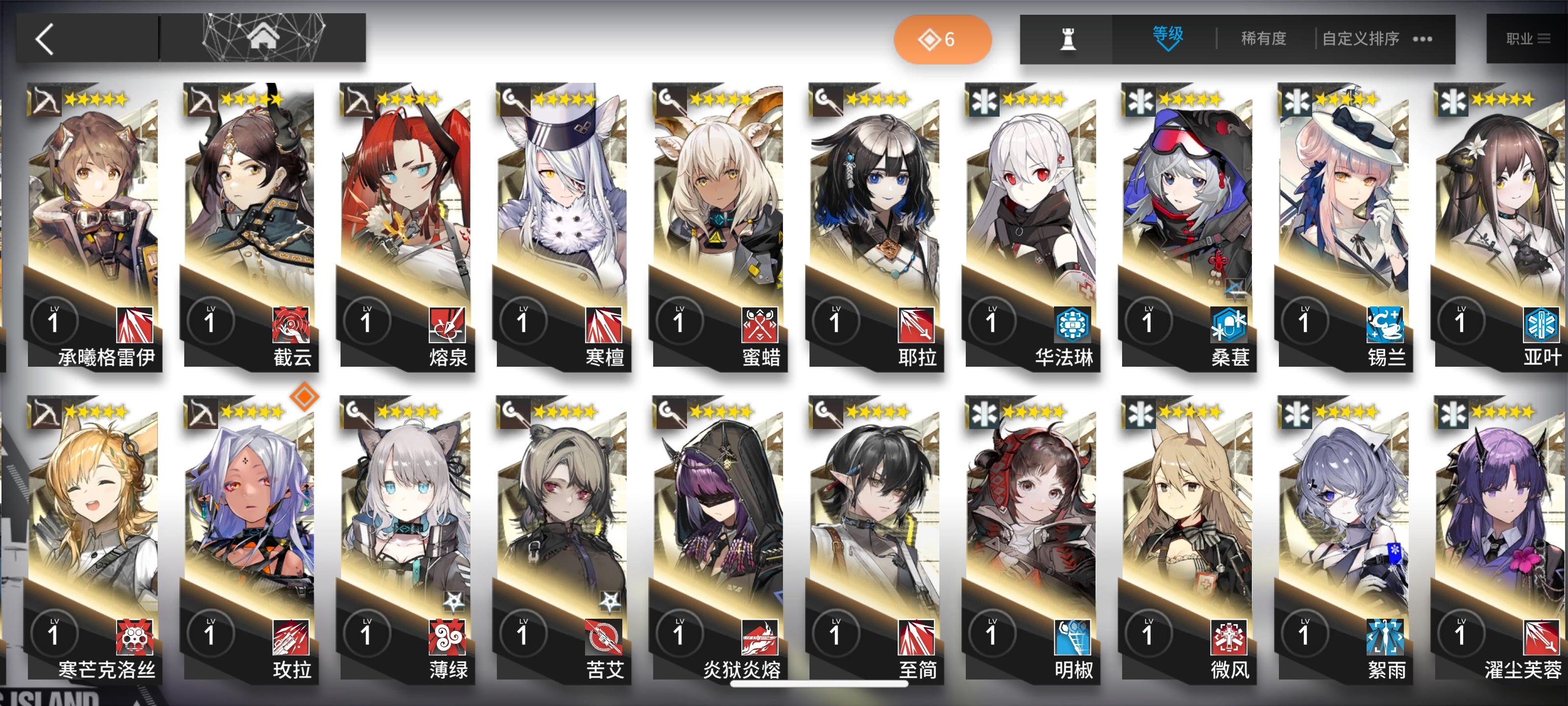Screen dimensions: 1568x706
Task: Click the orange diamond currency counter
Action: click(x=942, y=38)
